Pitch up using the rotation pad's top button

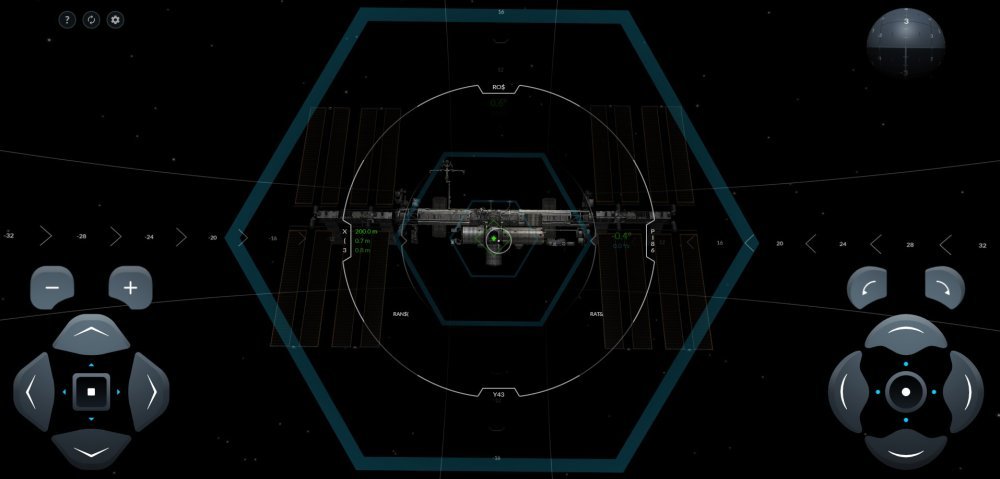pyautogui.click(x=906, y=334)
